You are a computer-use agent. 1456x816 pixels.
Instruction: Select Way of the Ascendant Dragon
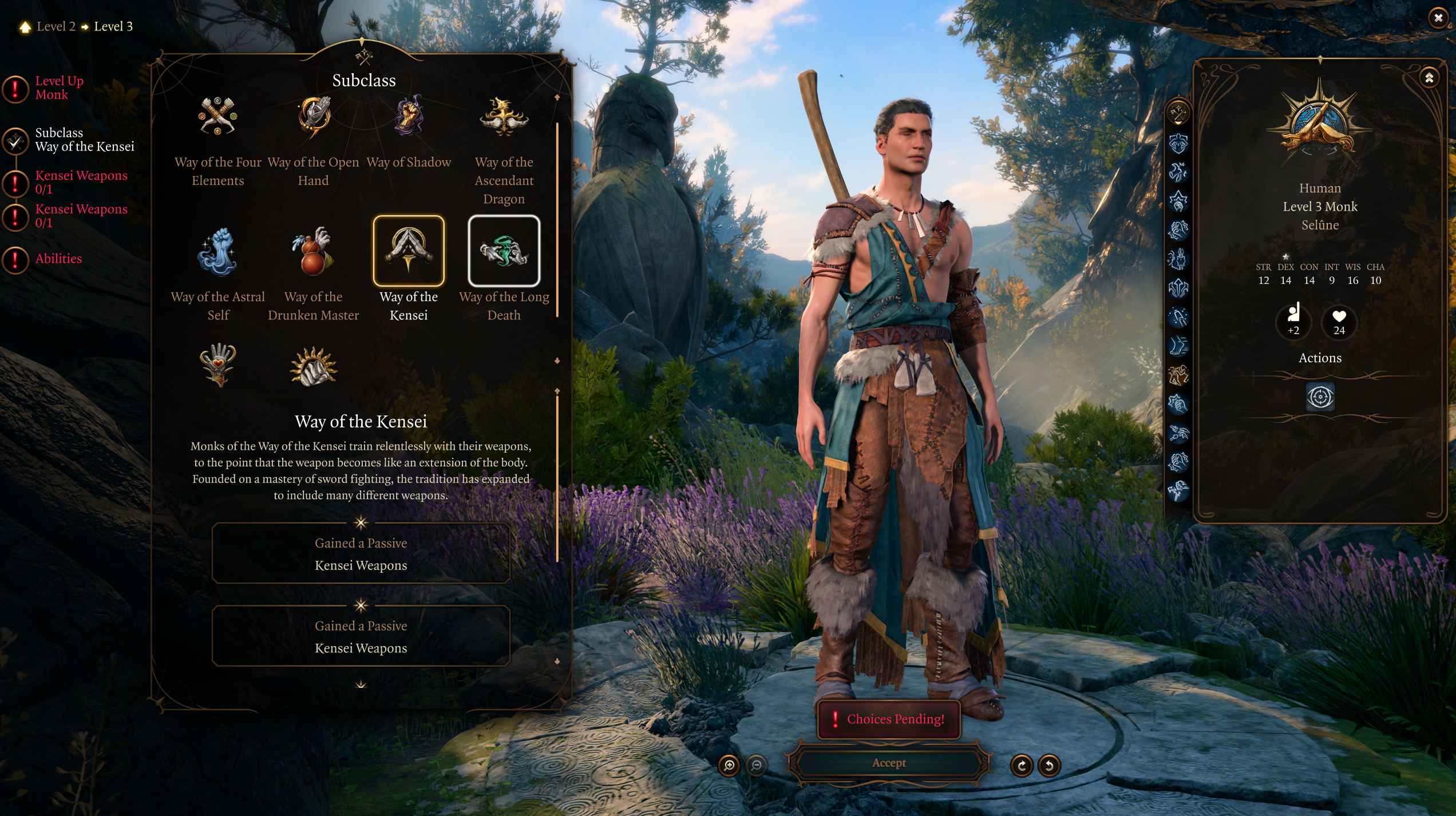pyautogui.click(x=504, y=117)
